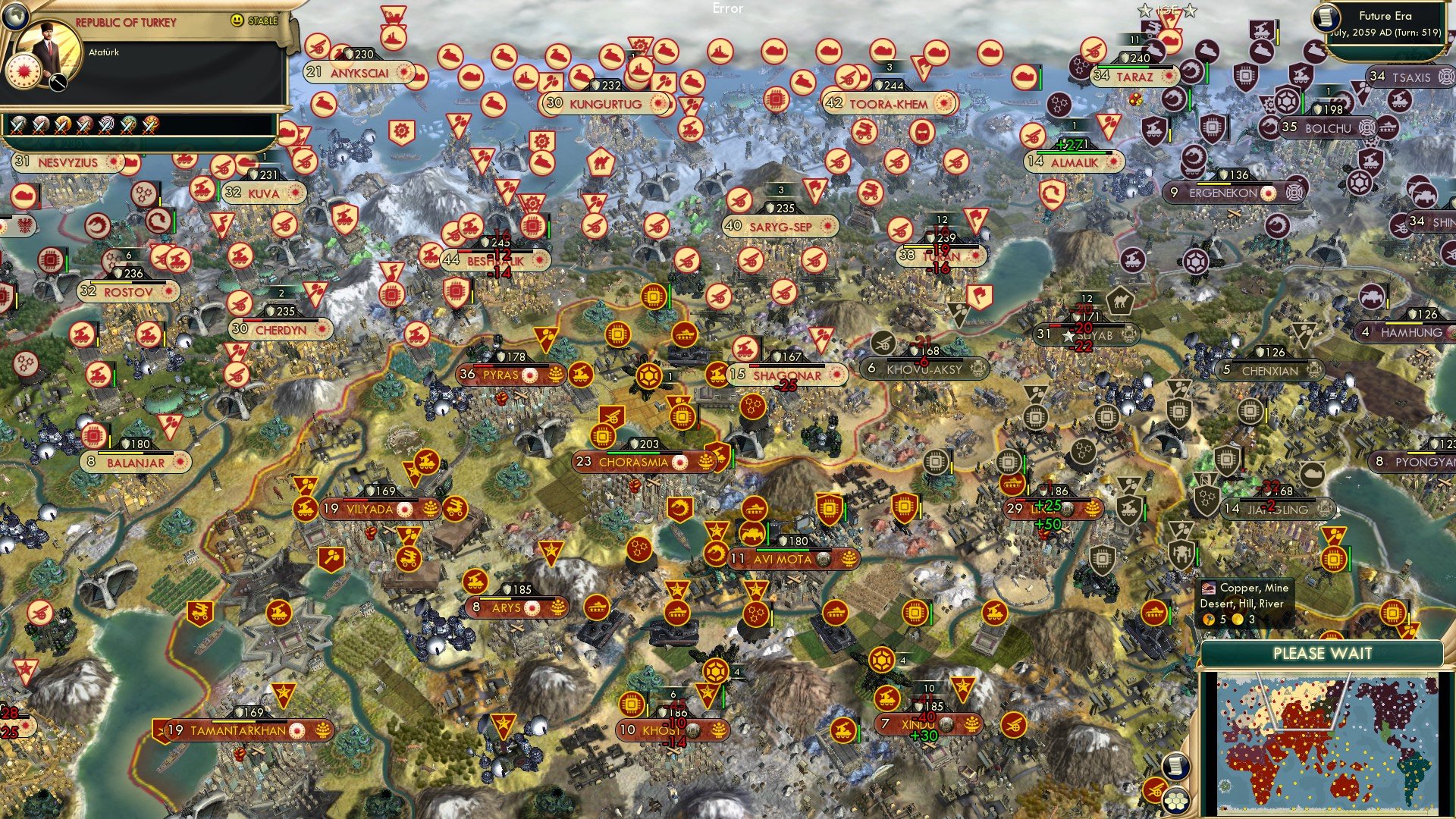1456x819 pixels.
Task: Click the STABLE smiley happiness indicator
Action: point(237,20)
